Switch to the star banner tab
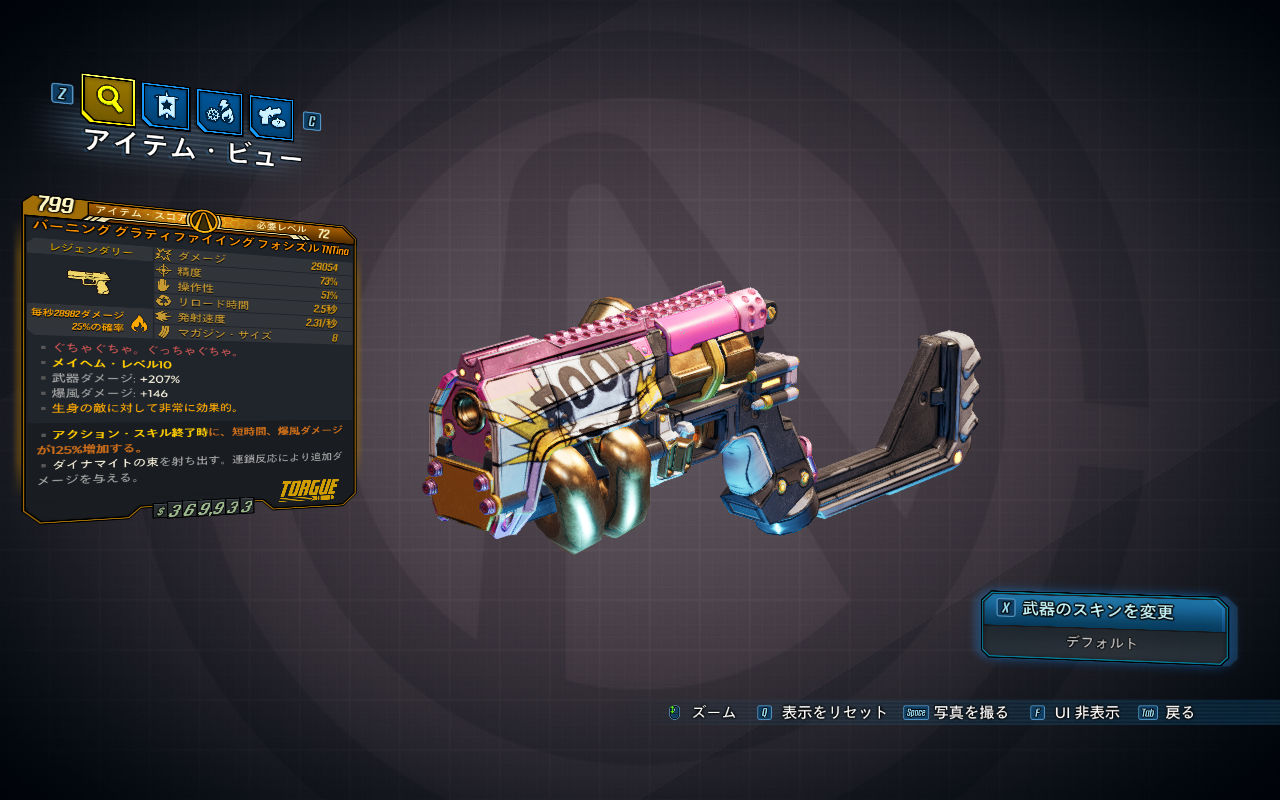Viewport: 1280px width, 800px height. click(x=165, y=106)
